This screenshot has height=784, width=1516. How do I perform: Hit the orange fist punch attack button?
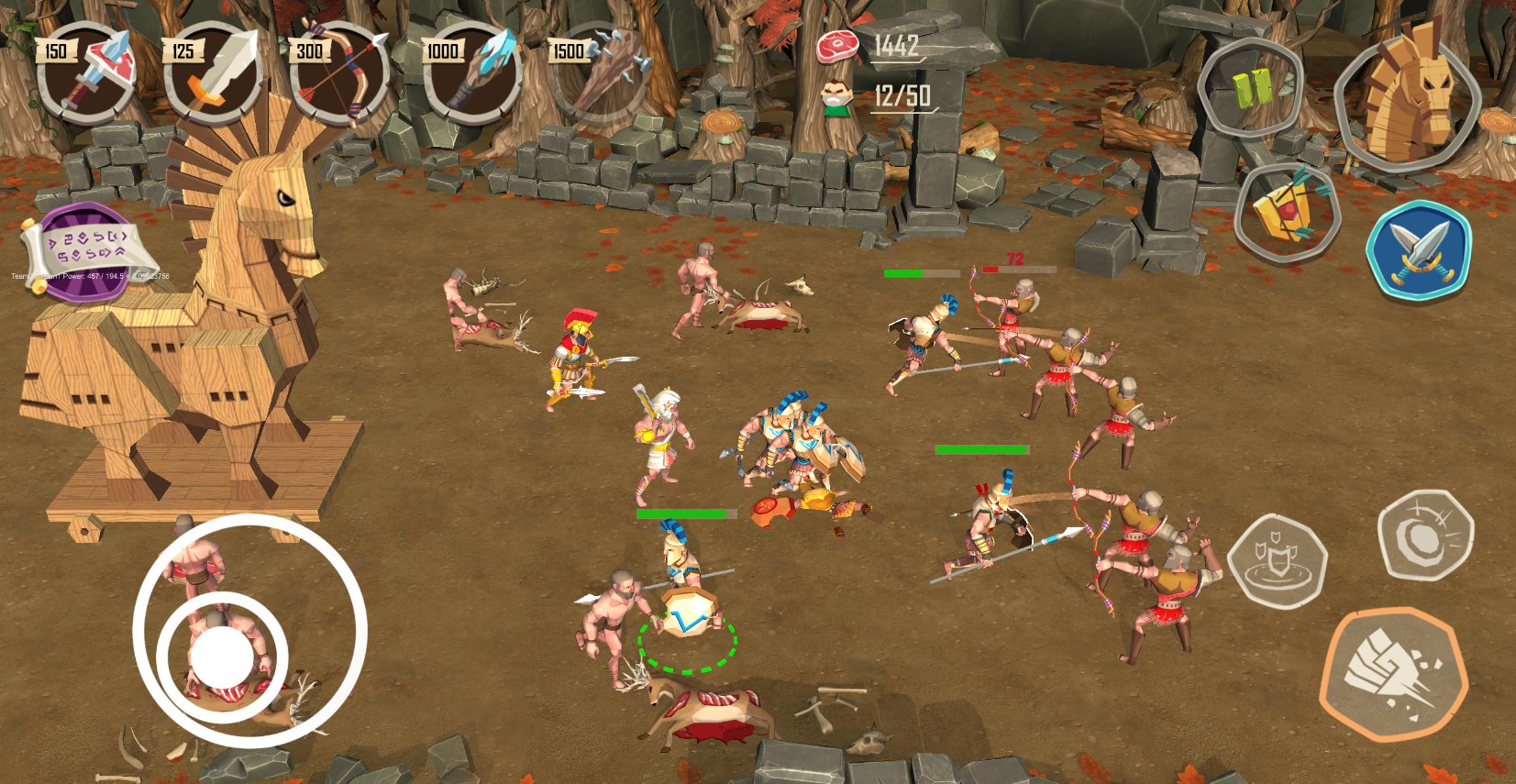coord(1393,674)
